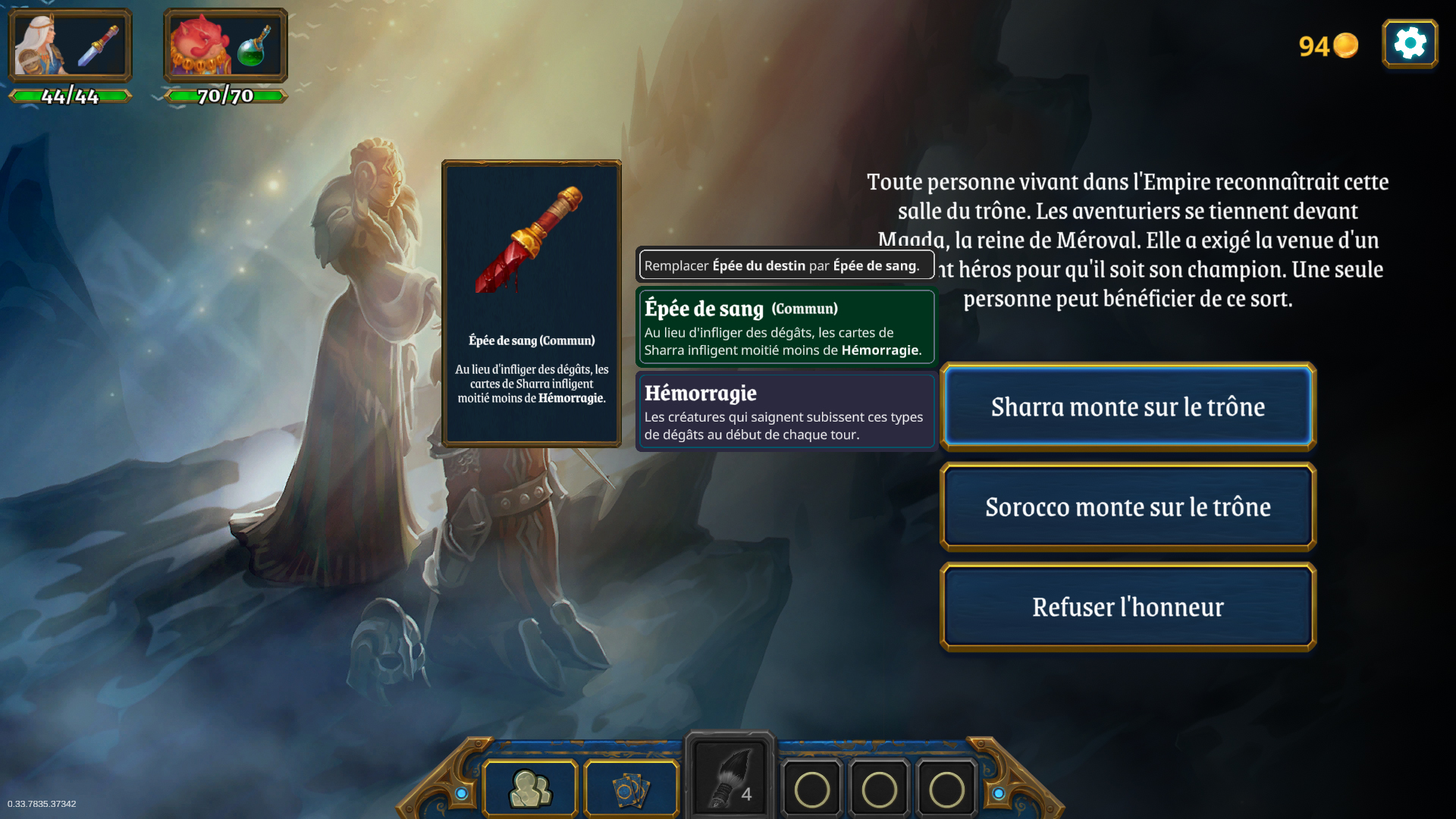Click the first empty circular item slot
The height and width of the screenshot is (819, 1456).
coord(811,789)
